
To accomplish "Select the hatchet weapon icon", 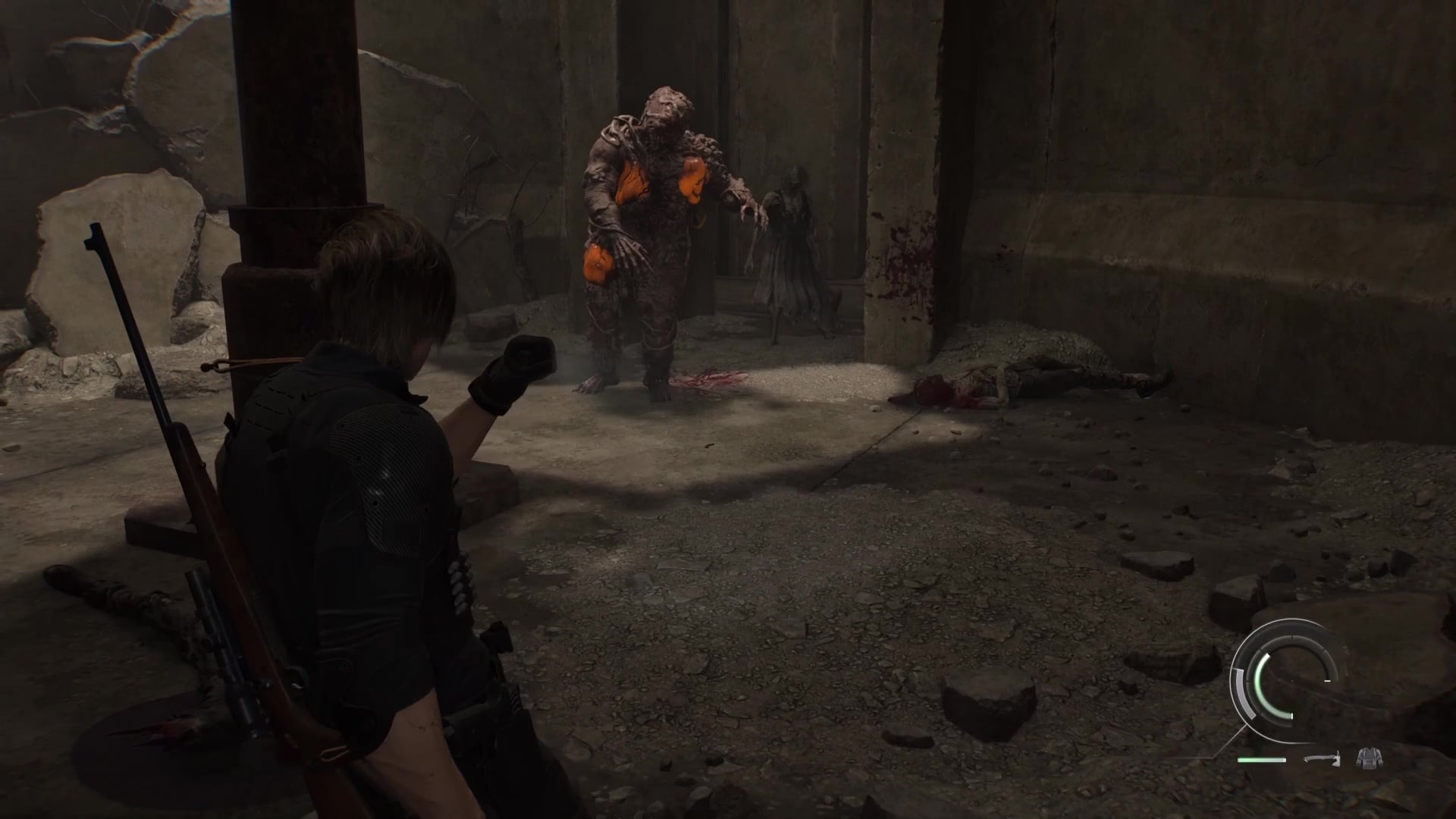I will click(x=1323, y=758).
